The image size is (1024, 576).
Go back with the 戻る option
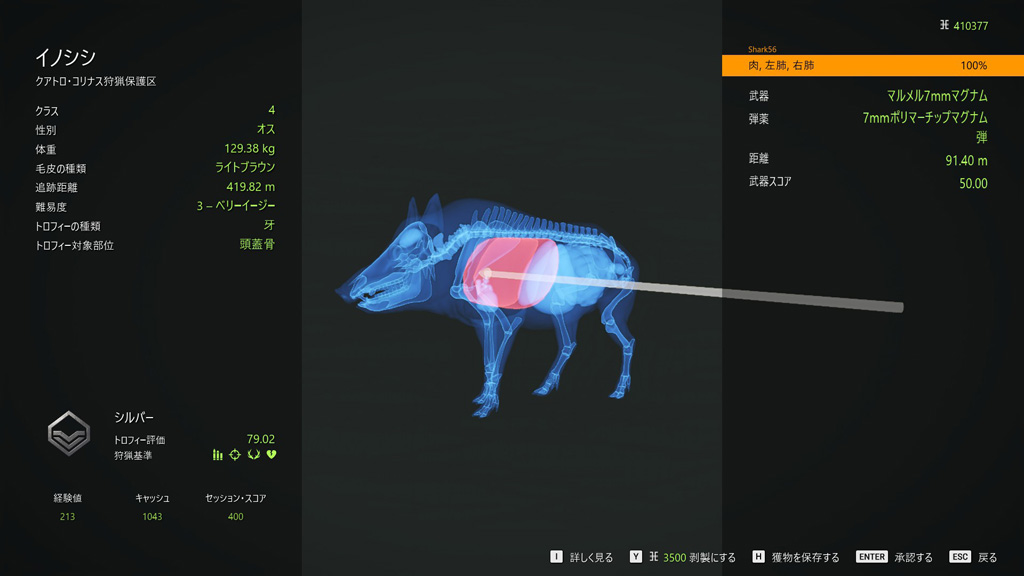tap(974, 557)
